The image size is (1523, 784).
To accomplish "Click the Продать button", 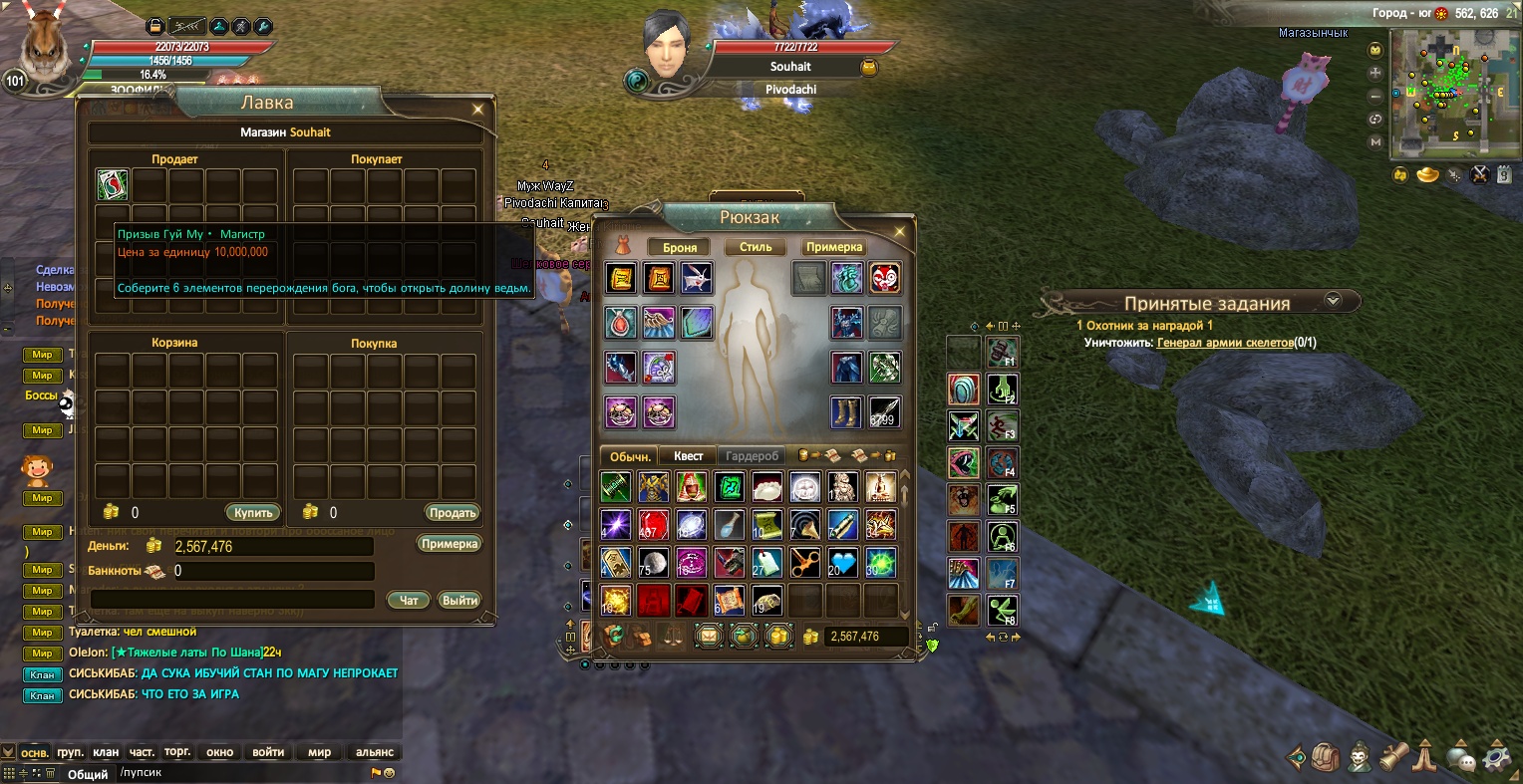I will (x=453, y=513).
